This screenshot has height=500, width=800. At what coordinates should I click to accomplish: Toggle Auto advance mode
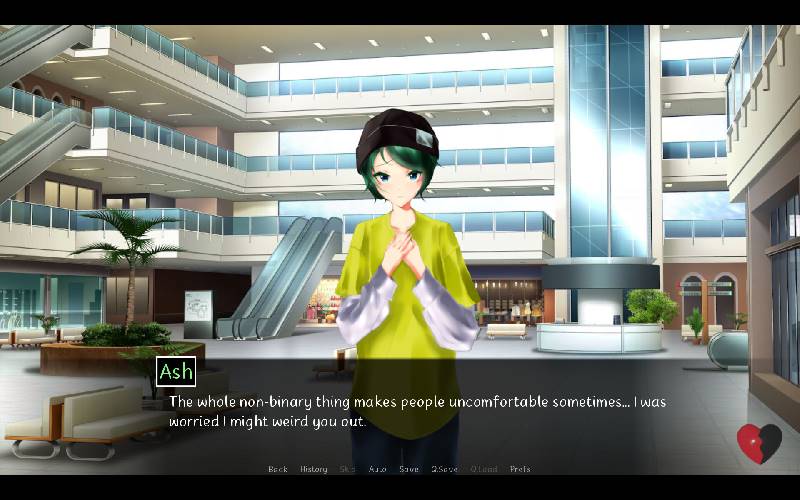coord(377,469)
